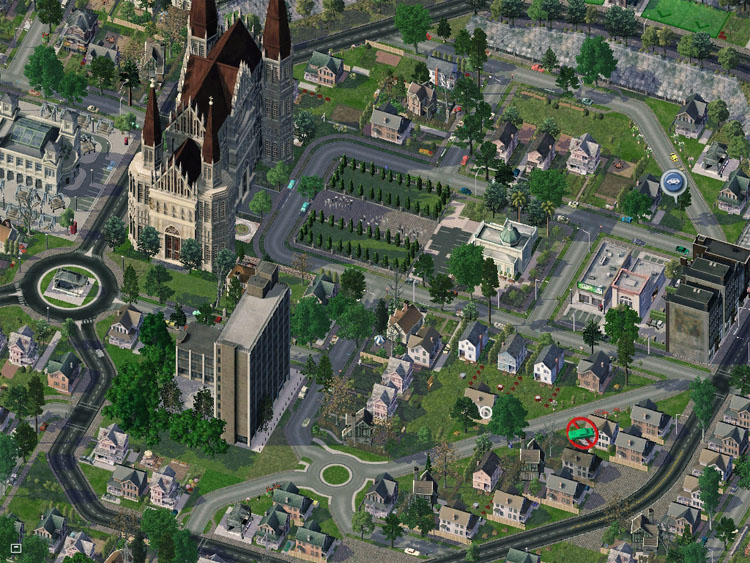Click the small show-interface button in the corner
750x563 pixels.
pyautogui.click(x=16, y=548)
